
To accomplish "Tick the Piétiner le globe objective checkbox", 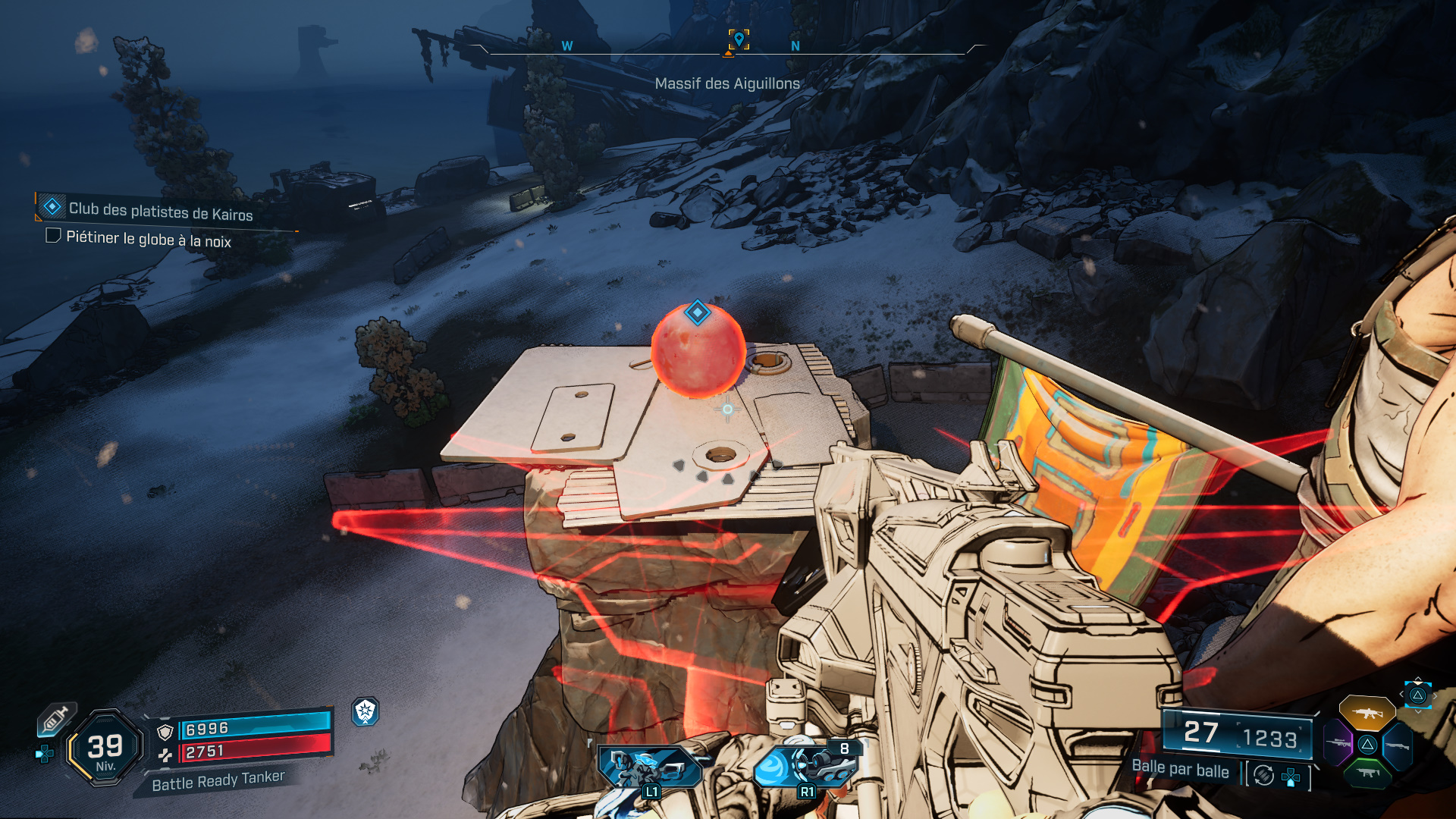I will (x=53, y=236).
